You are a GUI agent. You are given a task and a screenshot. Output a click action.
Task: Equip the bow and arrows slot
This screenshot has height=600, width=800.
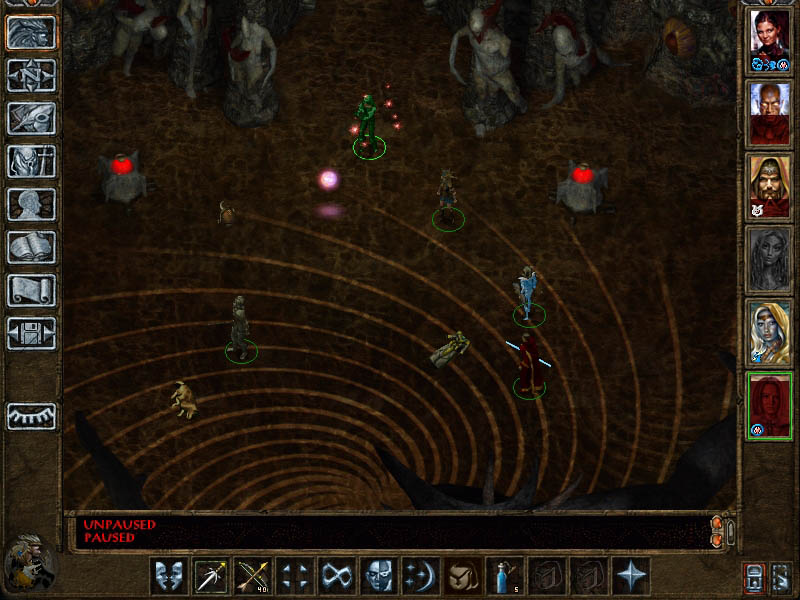[x=252, y=576]
